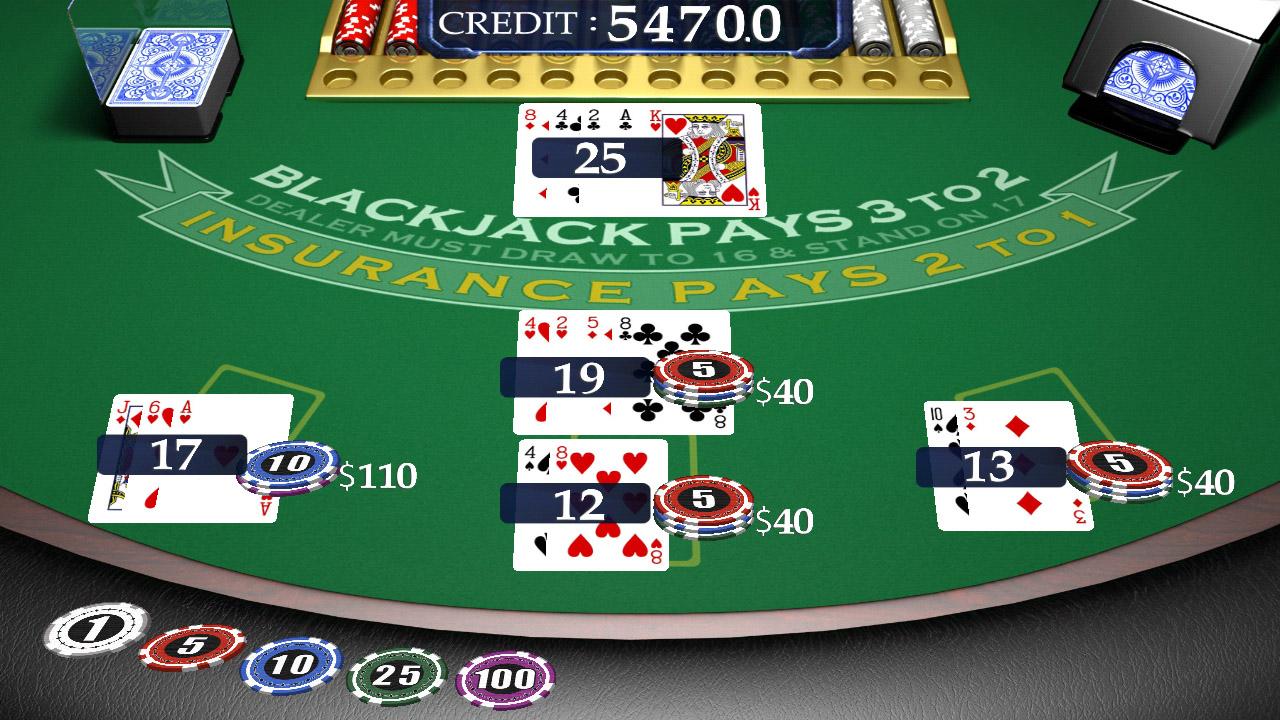Pick the red 5 chip
The height and width of the screenshot is (720, 1280).
pyautogui.click(x=193, y=647)
